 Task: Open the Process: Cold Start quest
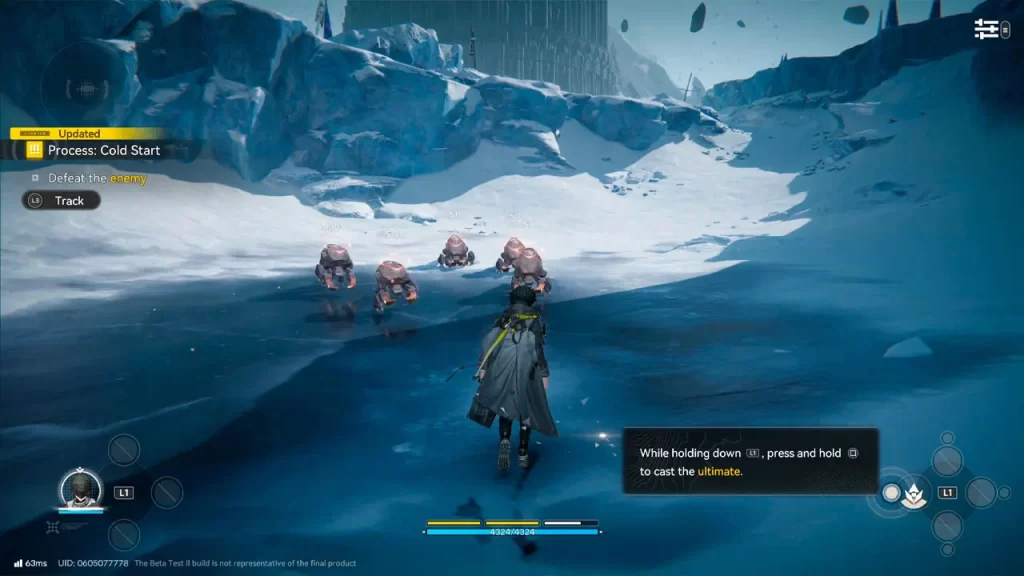click(103, 150)
